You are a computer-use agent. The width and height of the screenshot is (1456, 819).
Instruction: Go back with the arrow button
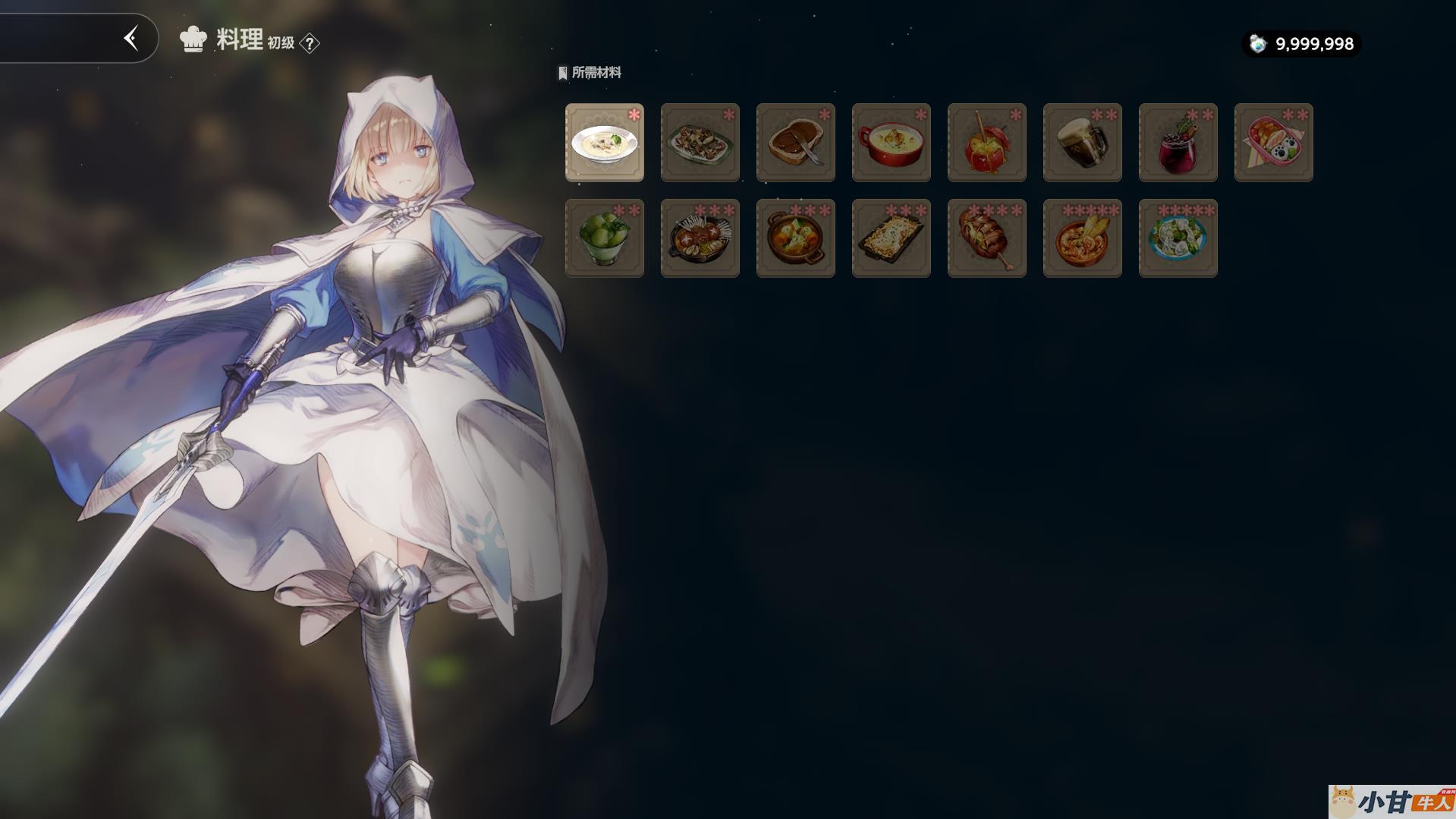point(131,38)
